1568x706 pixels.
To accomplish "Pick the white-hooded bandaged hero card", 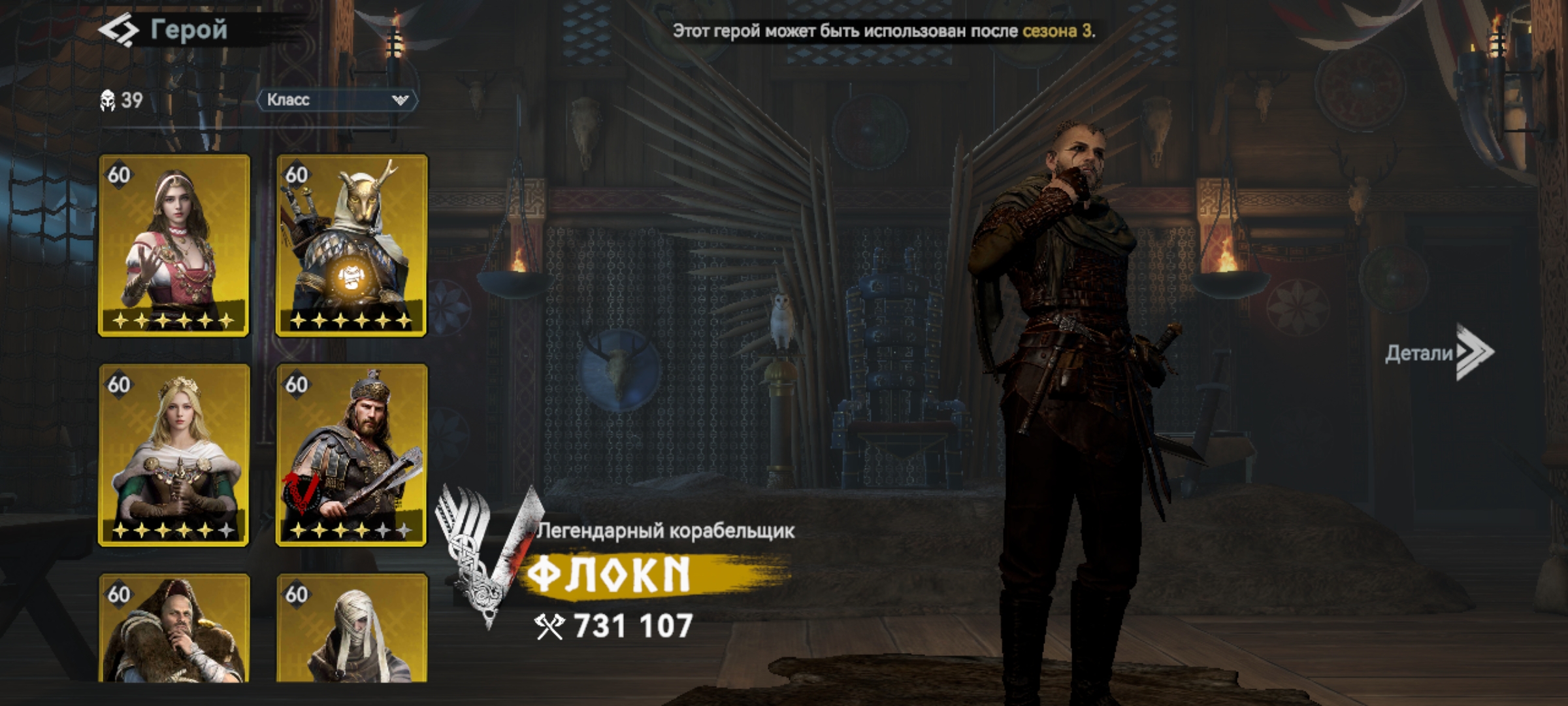I will click(351, 629).
